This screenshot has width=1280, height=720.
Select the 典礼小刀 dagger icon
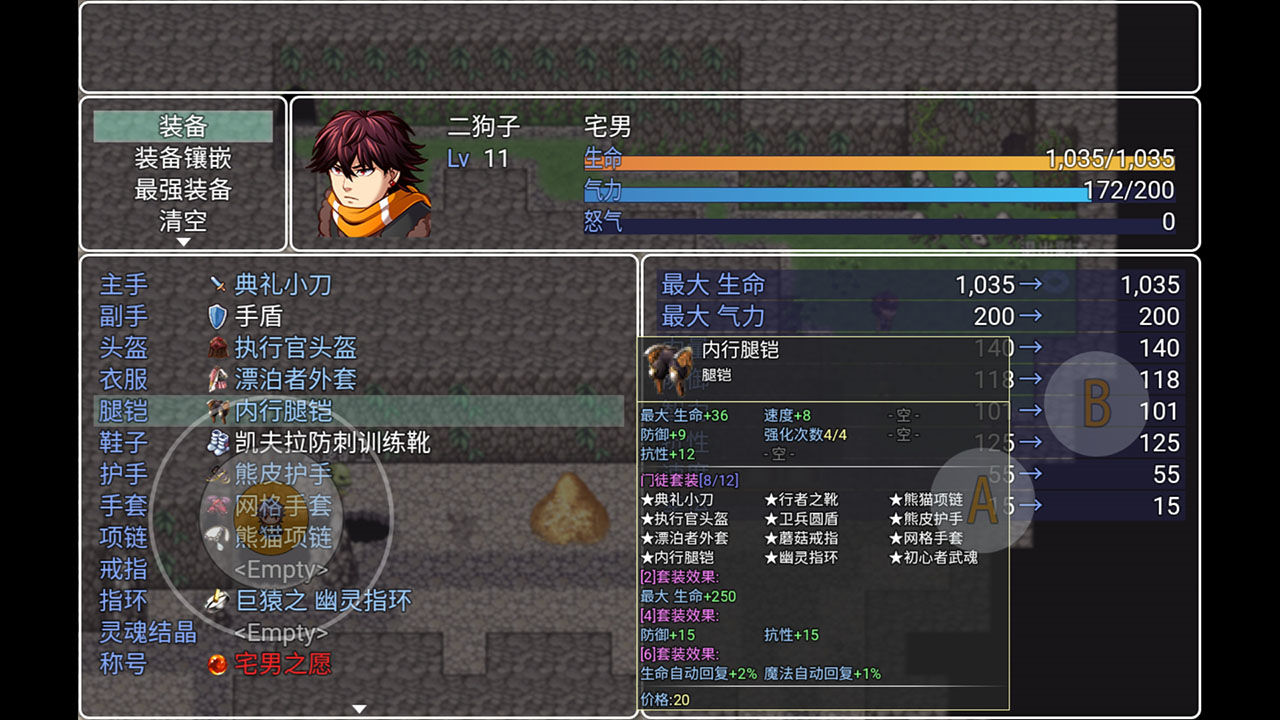click(x=216, y=285)
